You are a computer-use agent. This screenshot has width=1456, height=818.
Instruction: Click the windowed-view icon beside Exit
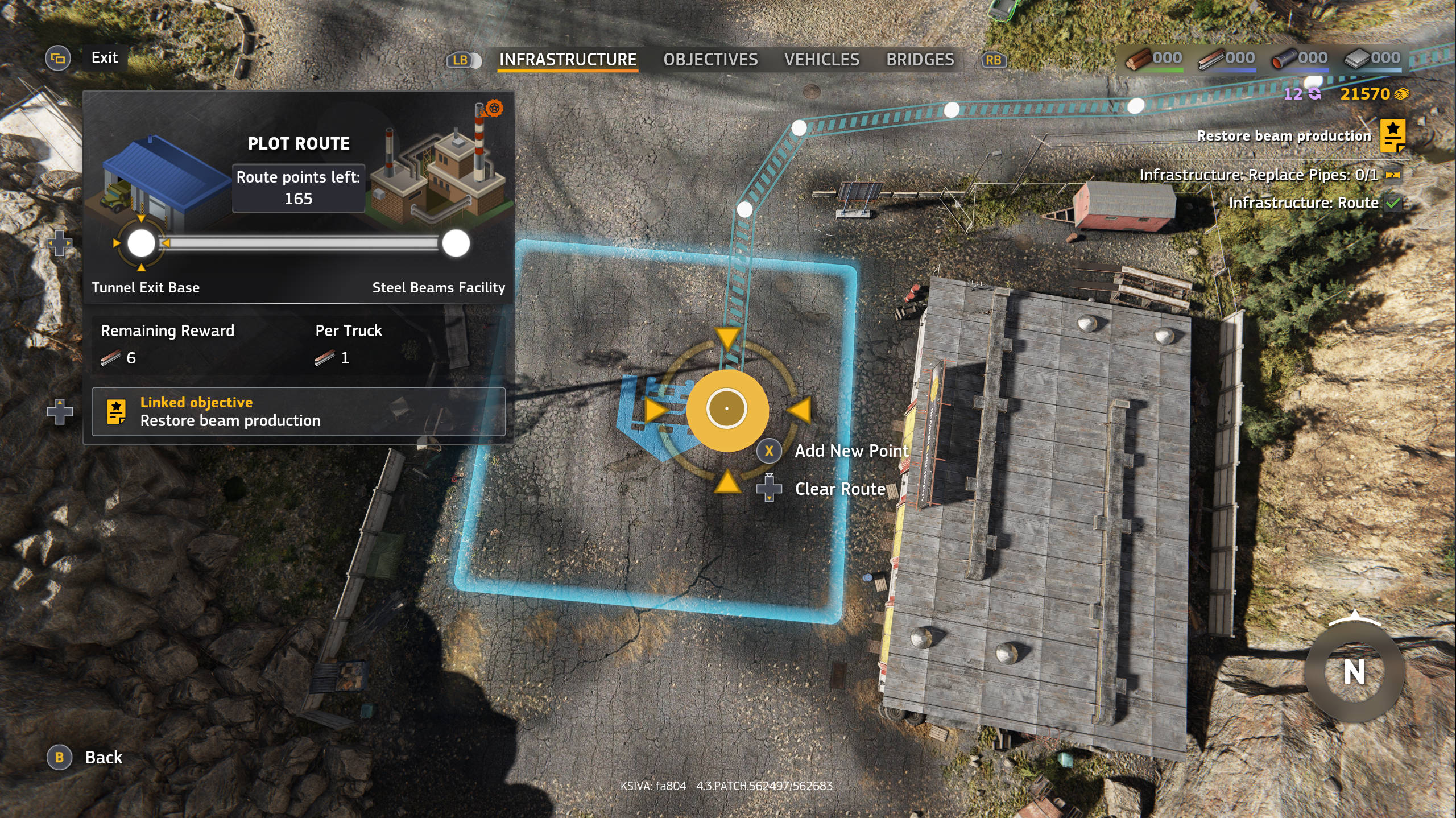pyautogui.click(x=59, y=57)
